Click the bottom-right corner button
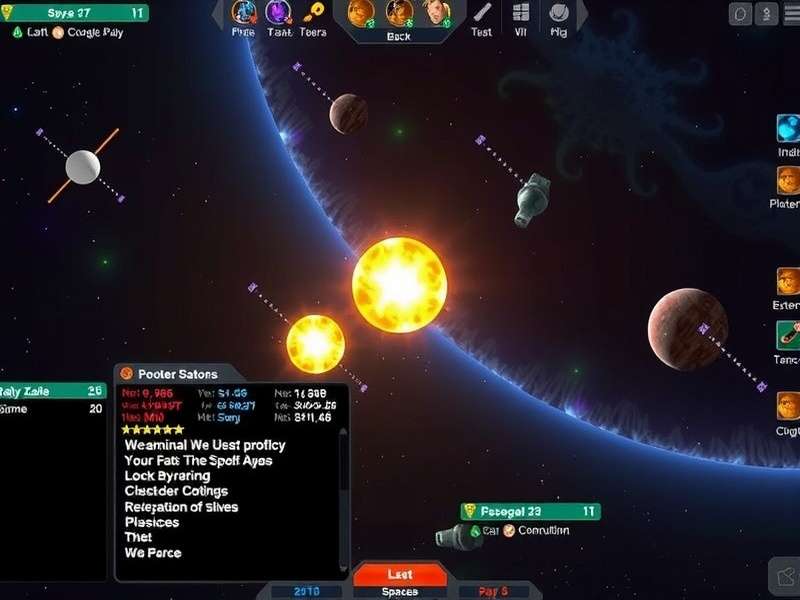This screenshot has width=800, height=600. click(784, 576)
